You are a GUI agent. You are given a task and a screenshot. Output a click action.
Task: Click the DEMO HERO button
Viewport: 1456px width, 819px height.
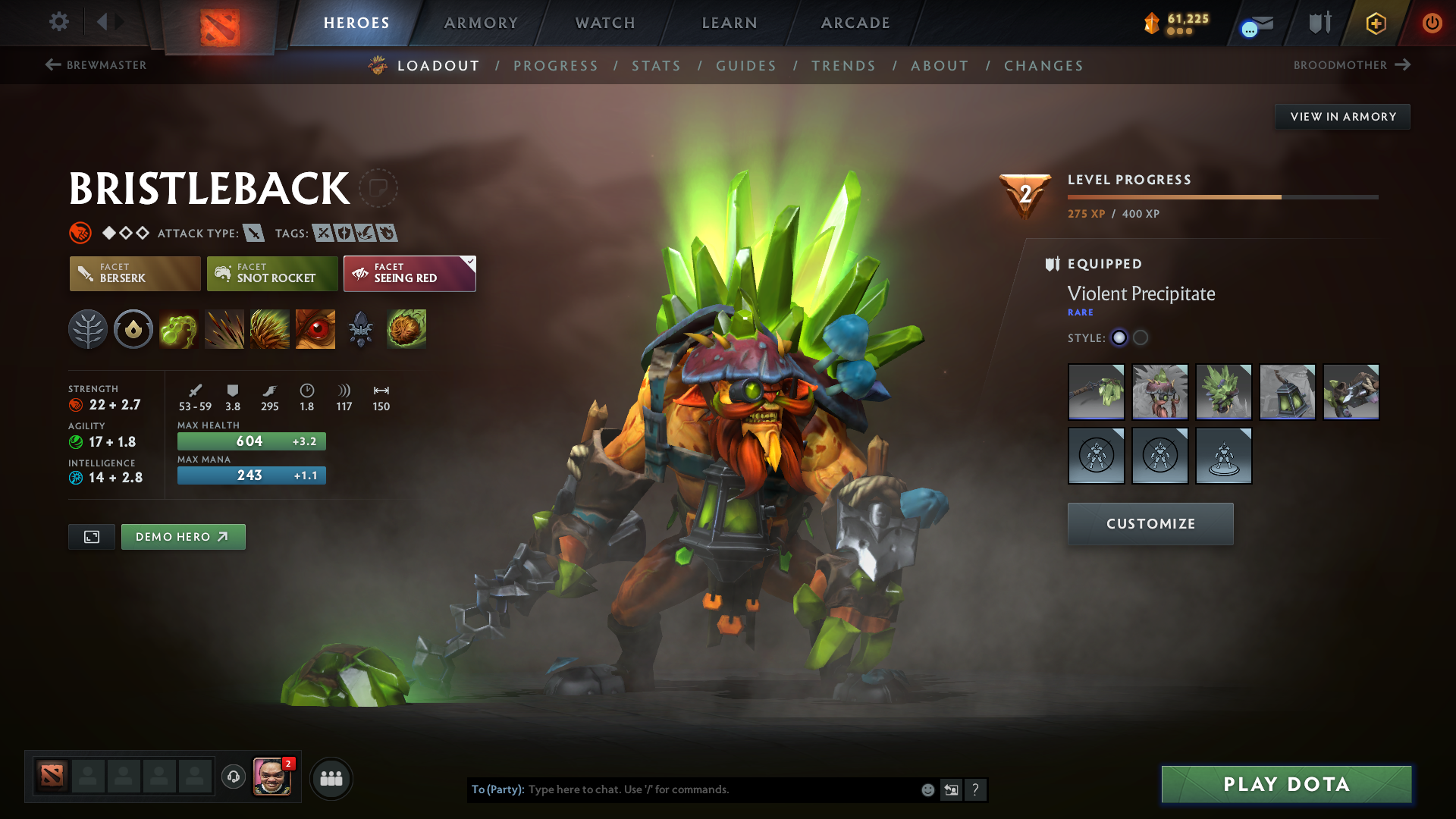click(183, 536)
